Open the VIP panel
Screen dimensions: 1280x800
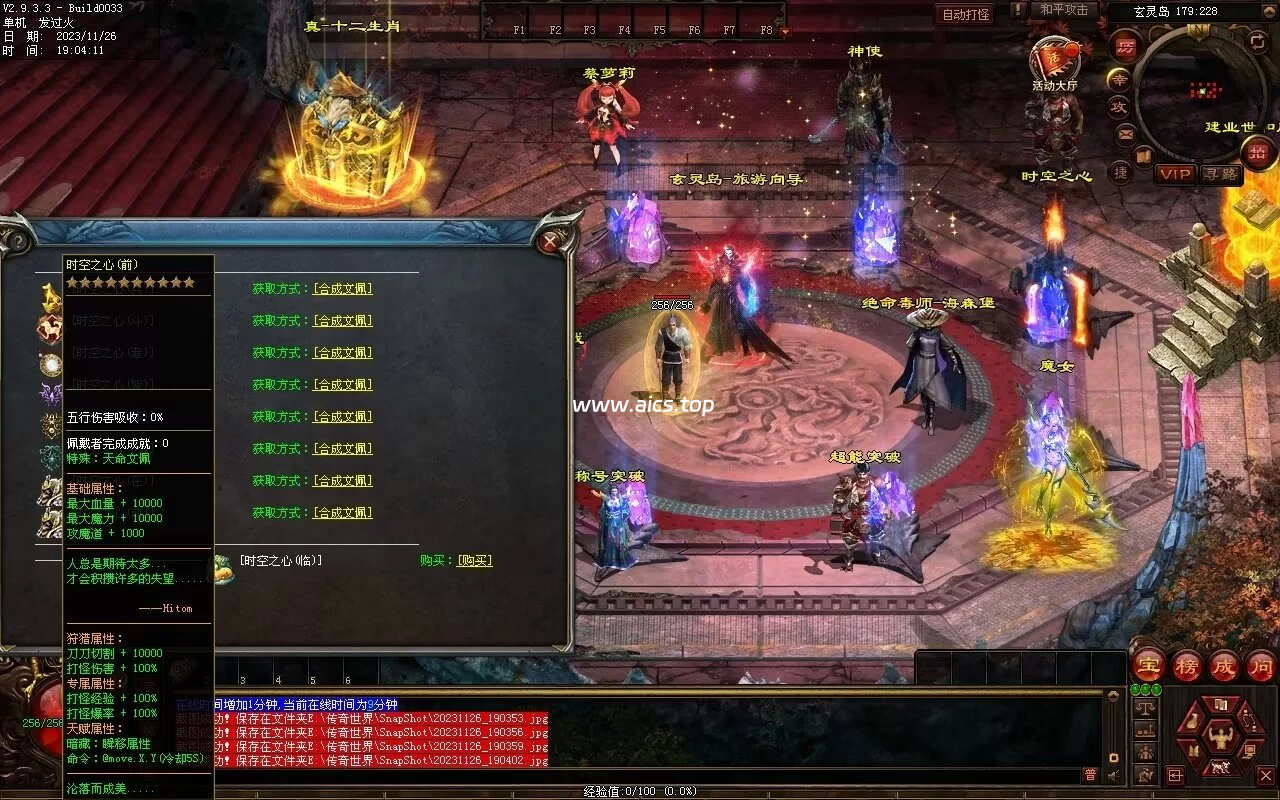(1175, 174)
